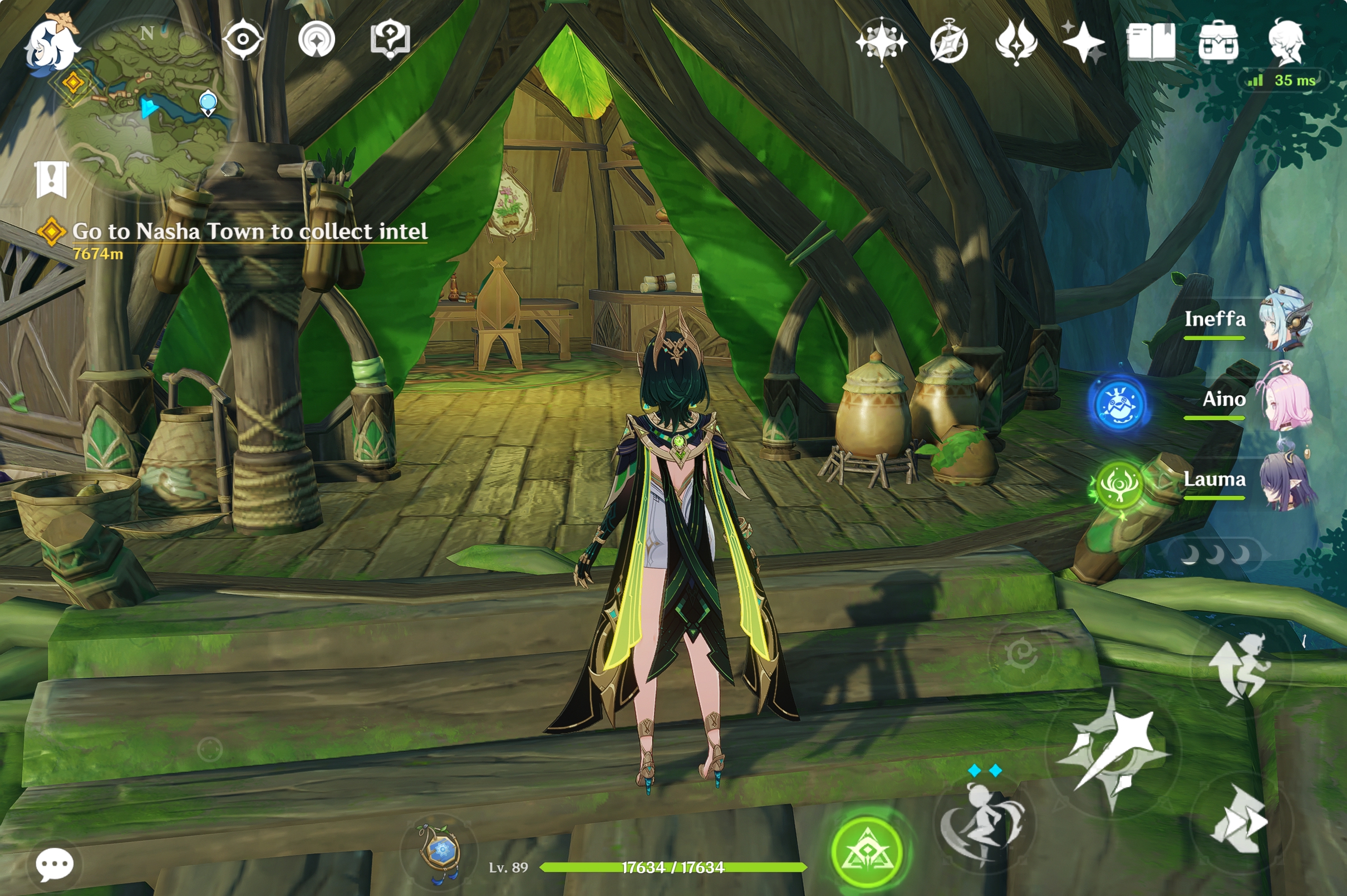Open the battle pass icon
The width and height of the screenshot is (1347, 896).
[x=1015, y=42]
